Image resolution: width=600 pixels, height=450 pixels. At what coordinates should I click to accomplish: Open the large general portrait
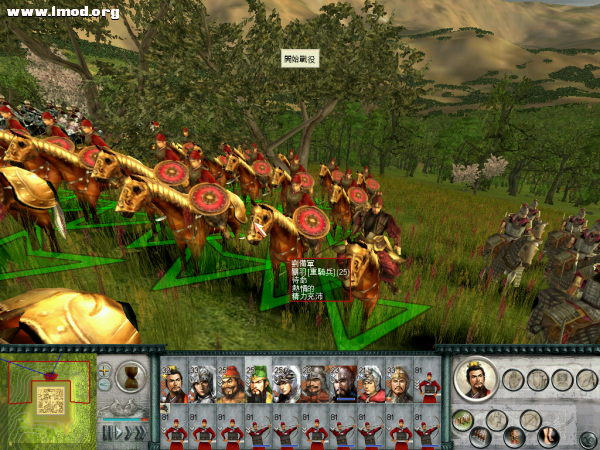coord(476,380)
